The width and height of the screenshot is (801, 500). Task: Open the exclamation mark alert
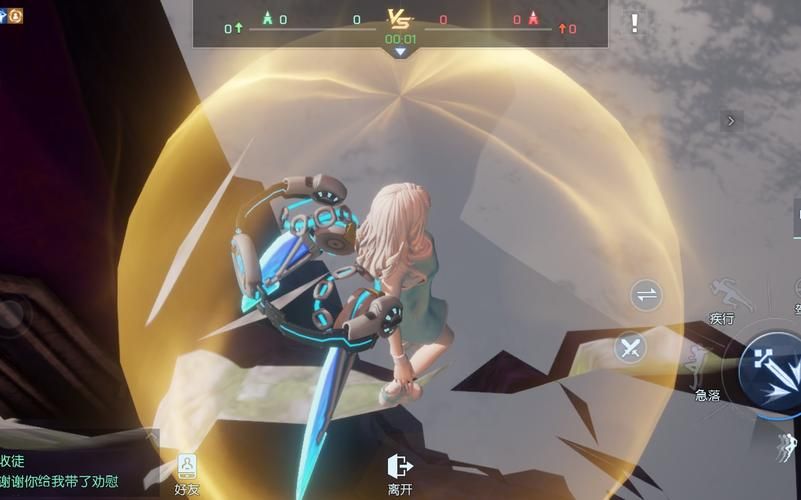[634, 24]
